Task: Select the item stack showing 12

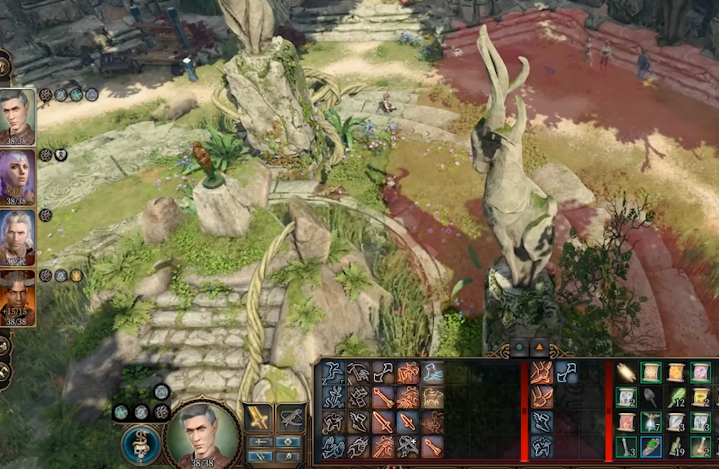Action: coord(676,398)
